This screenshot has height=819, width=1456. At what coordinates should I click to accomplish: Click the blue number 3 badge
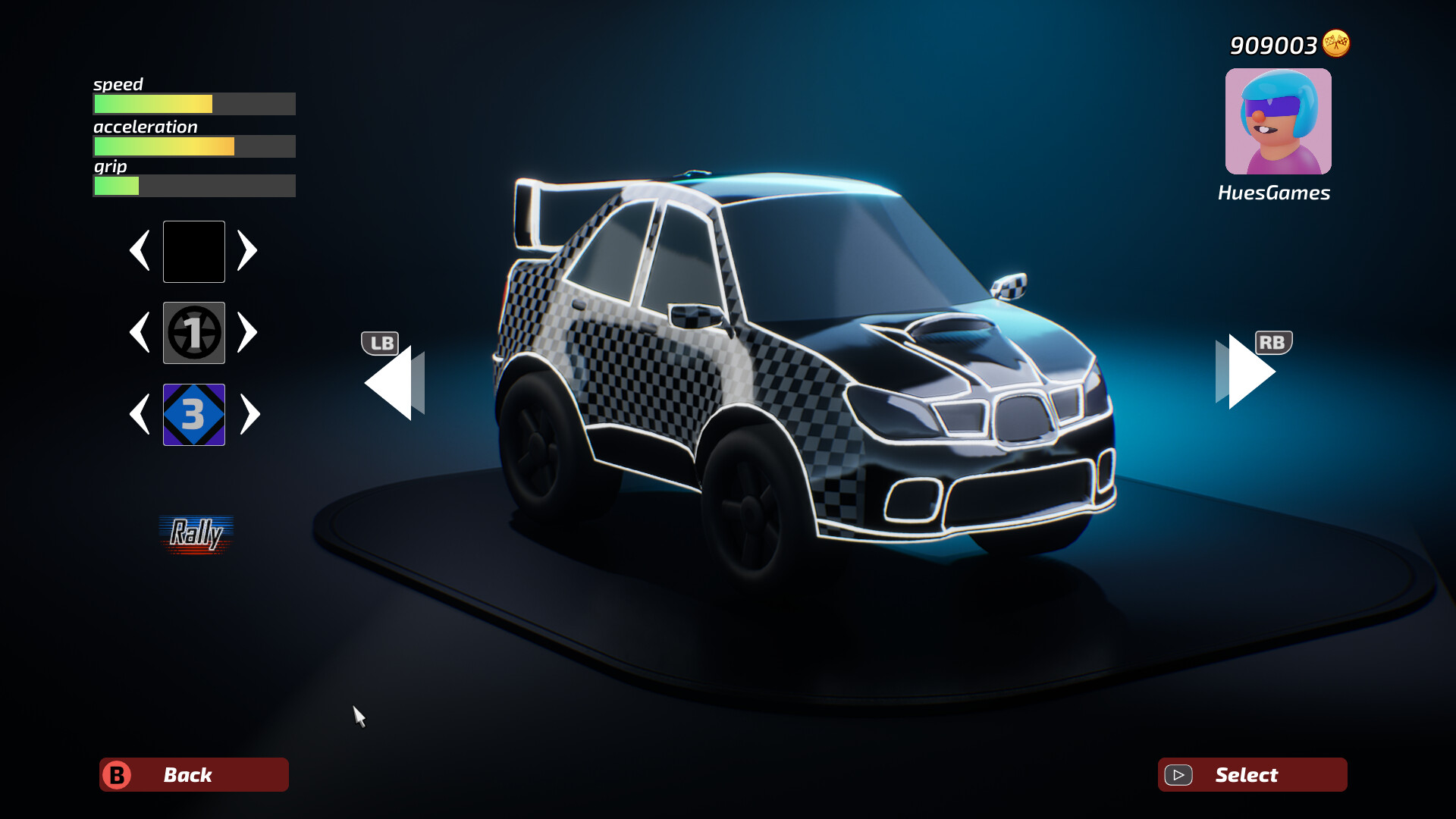pyautogui.click(x=193, y=415)
